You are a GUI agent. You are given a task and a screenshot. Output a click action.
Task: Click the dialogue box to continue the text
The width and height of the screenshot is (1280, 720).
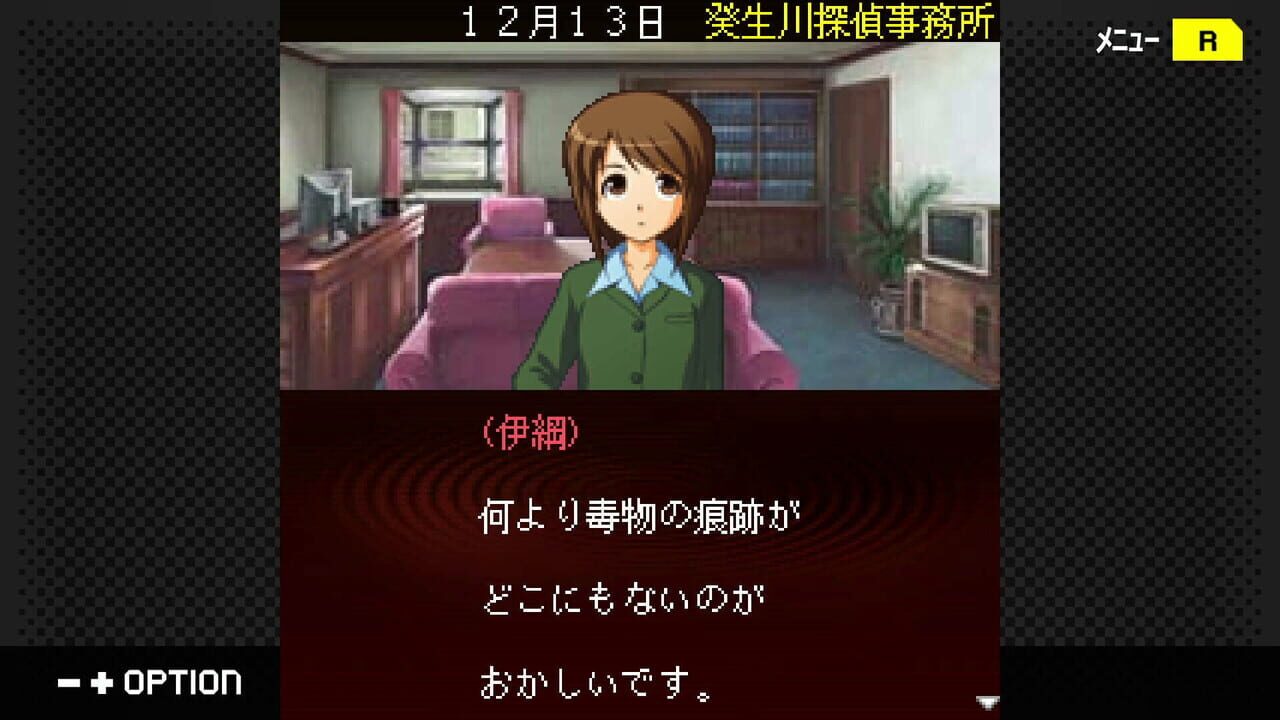pos(640,560)
